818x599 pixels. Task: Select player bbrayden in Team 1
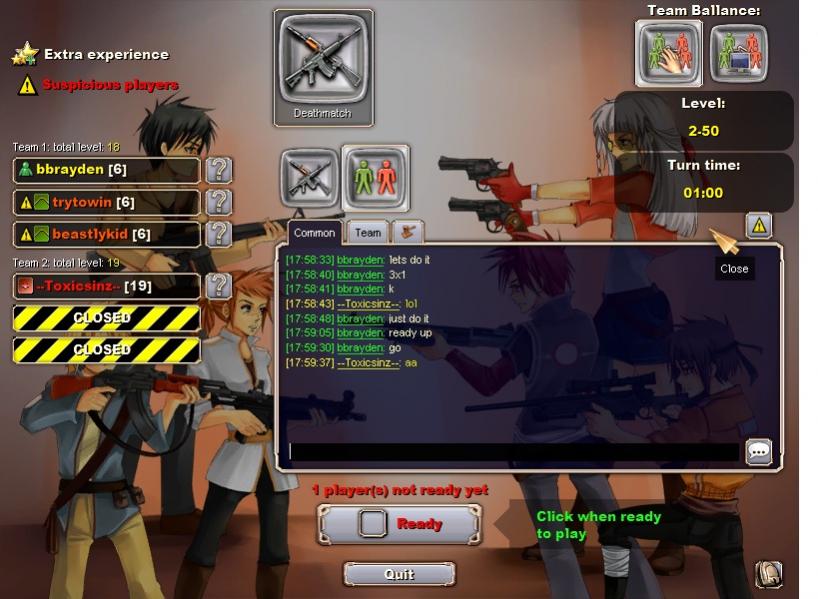click(x=106, y=170)
